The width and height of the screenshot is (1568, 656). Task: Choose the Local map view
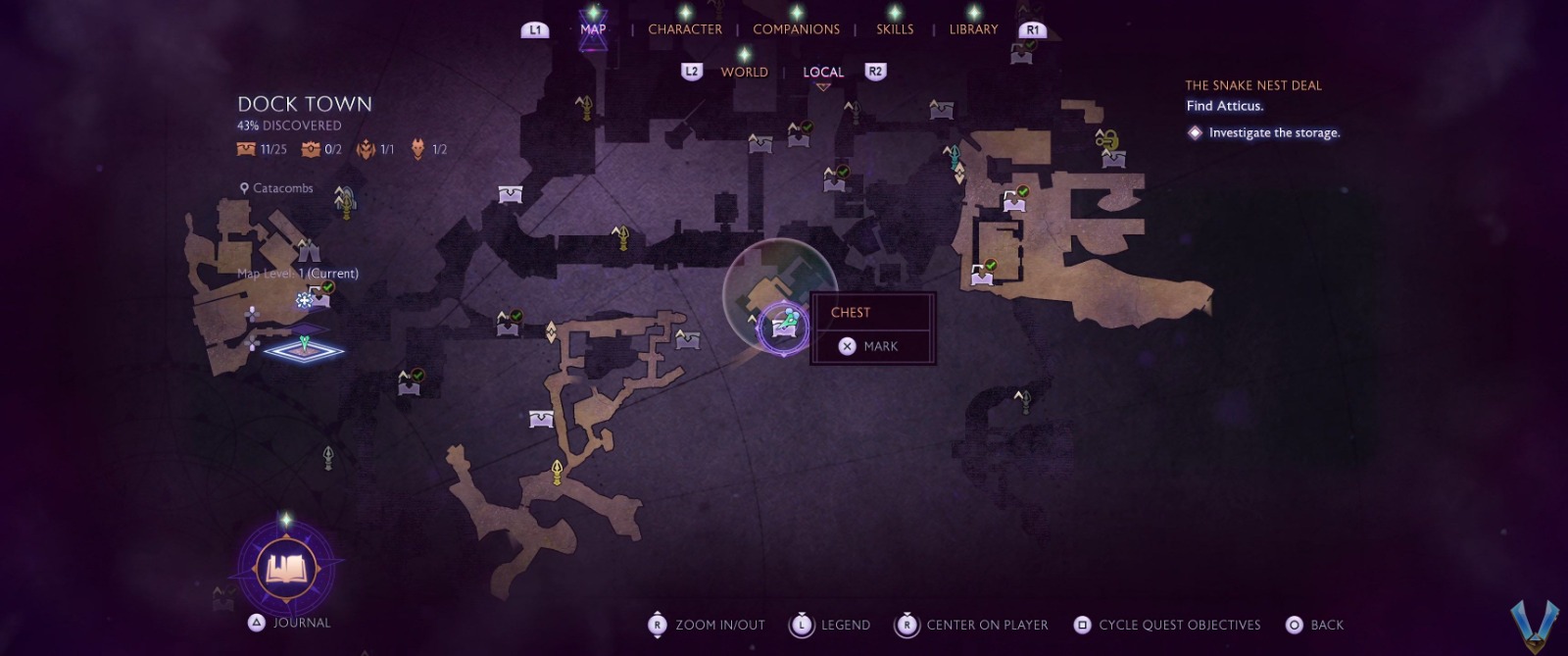click(x=823, y=72)
